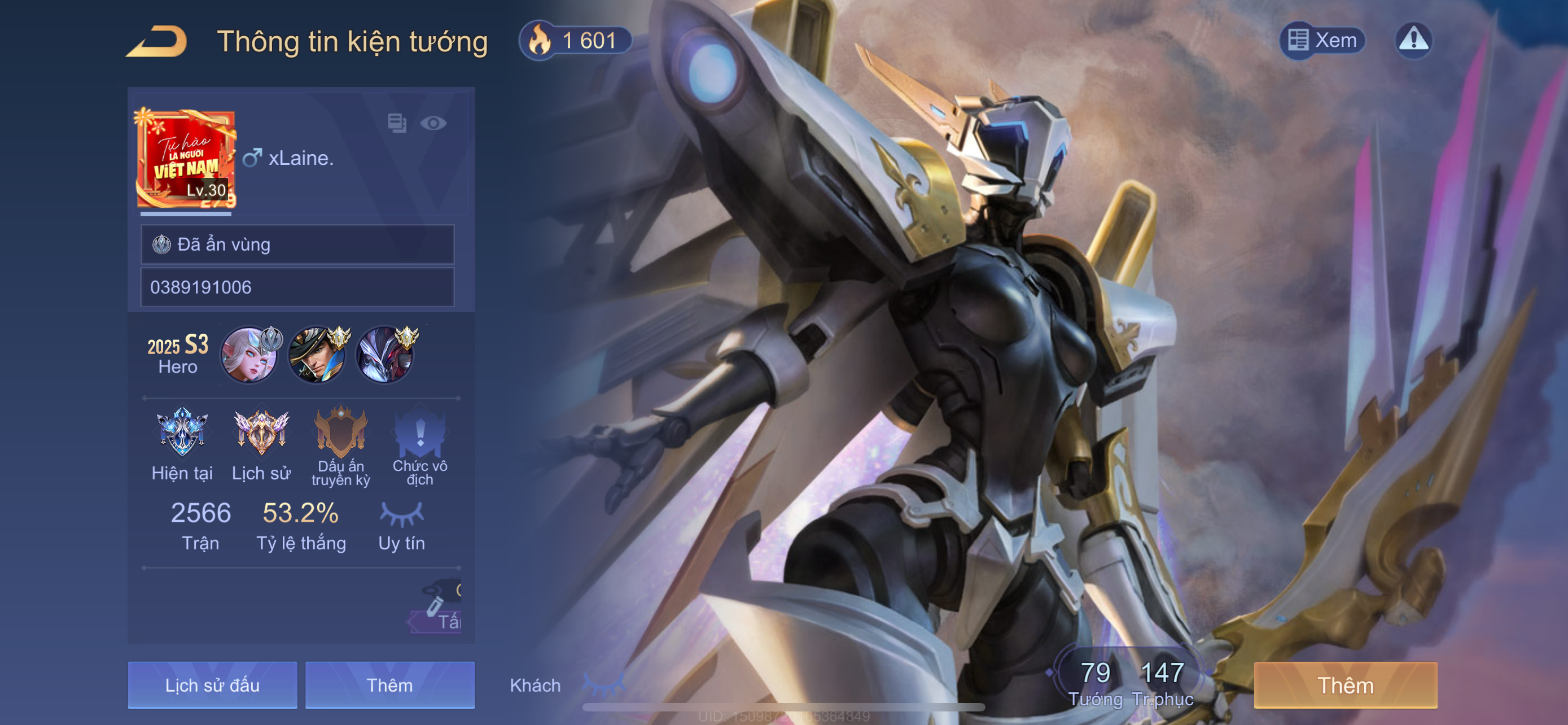Screen dimensions: 1568x725
Task: Open the Hiện tại rank badge
Action: click(182, 433)
